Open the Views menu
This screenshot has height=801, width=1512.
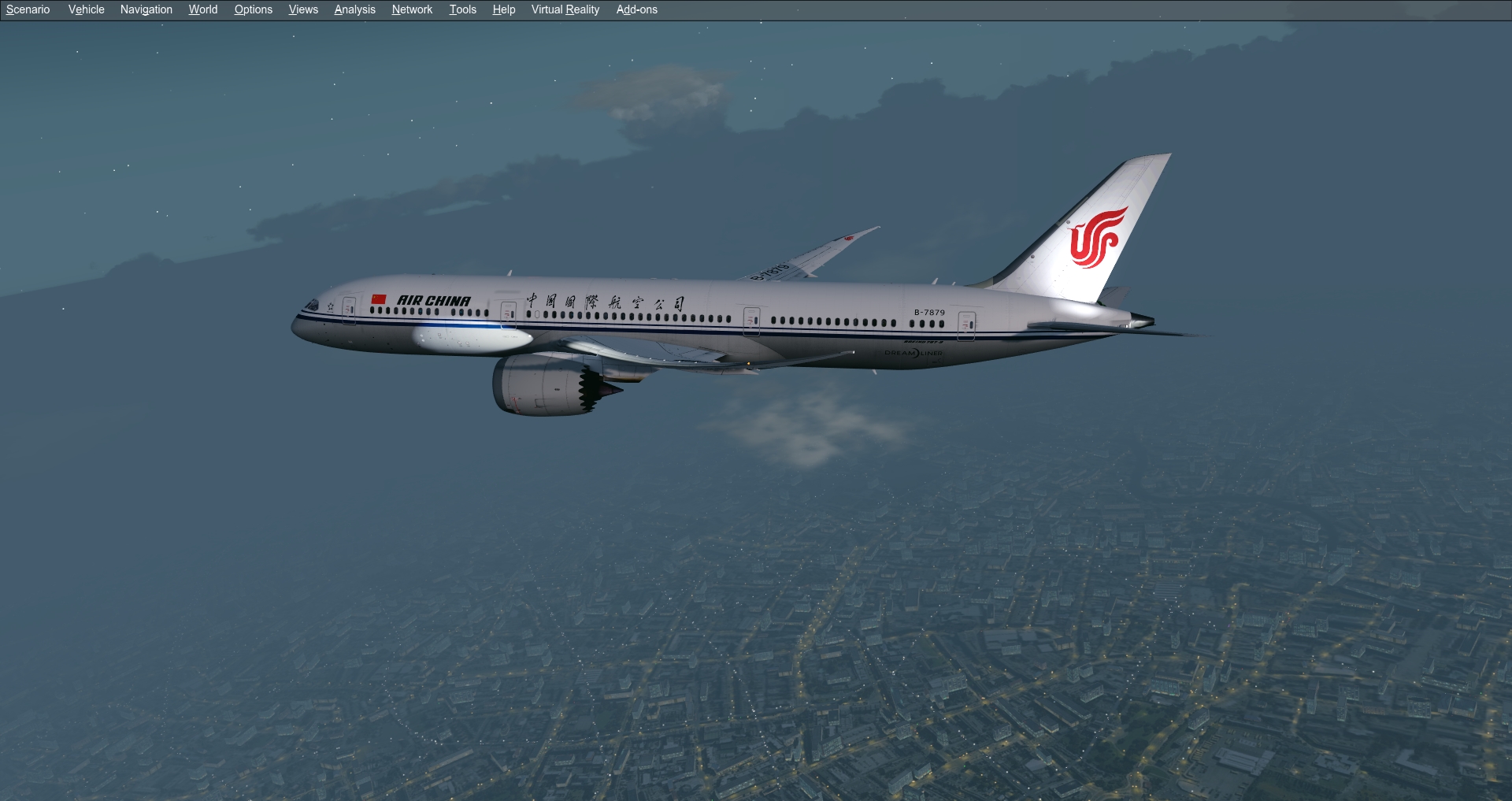coord(302,9)
